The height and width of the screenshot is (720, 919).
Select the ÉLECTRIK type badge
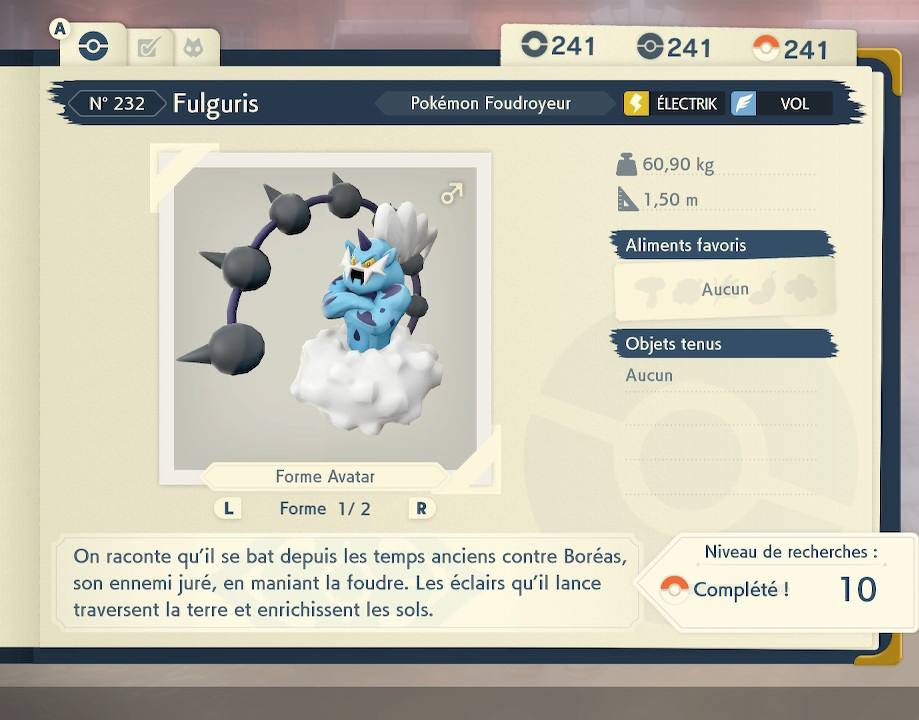[x=674, y=103]
